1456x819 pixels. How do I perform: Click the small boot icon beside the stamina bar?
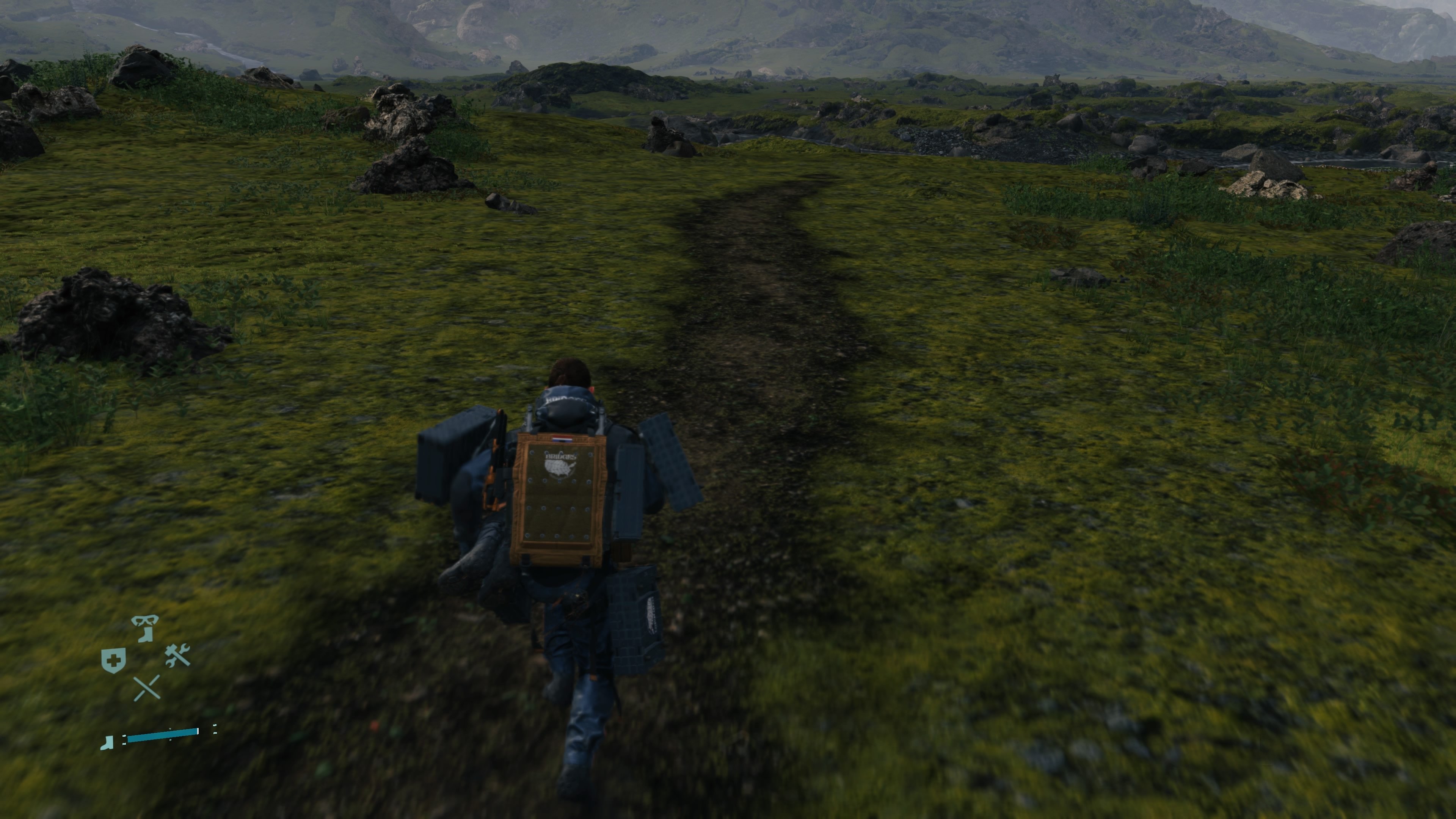(x=107, y=744)
